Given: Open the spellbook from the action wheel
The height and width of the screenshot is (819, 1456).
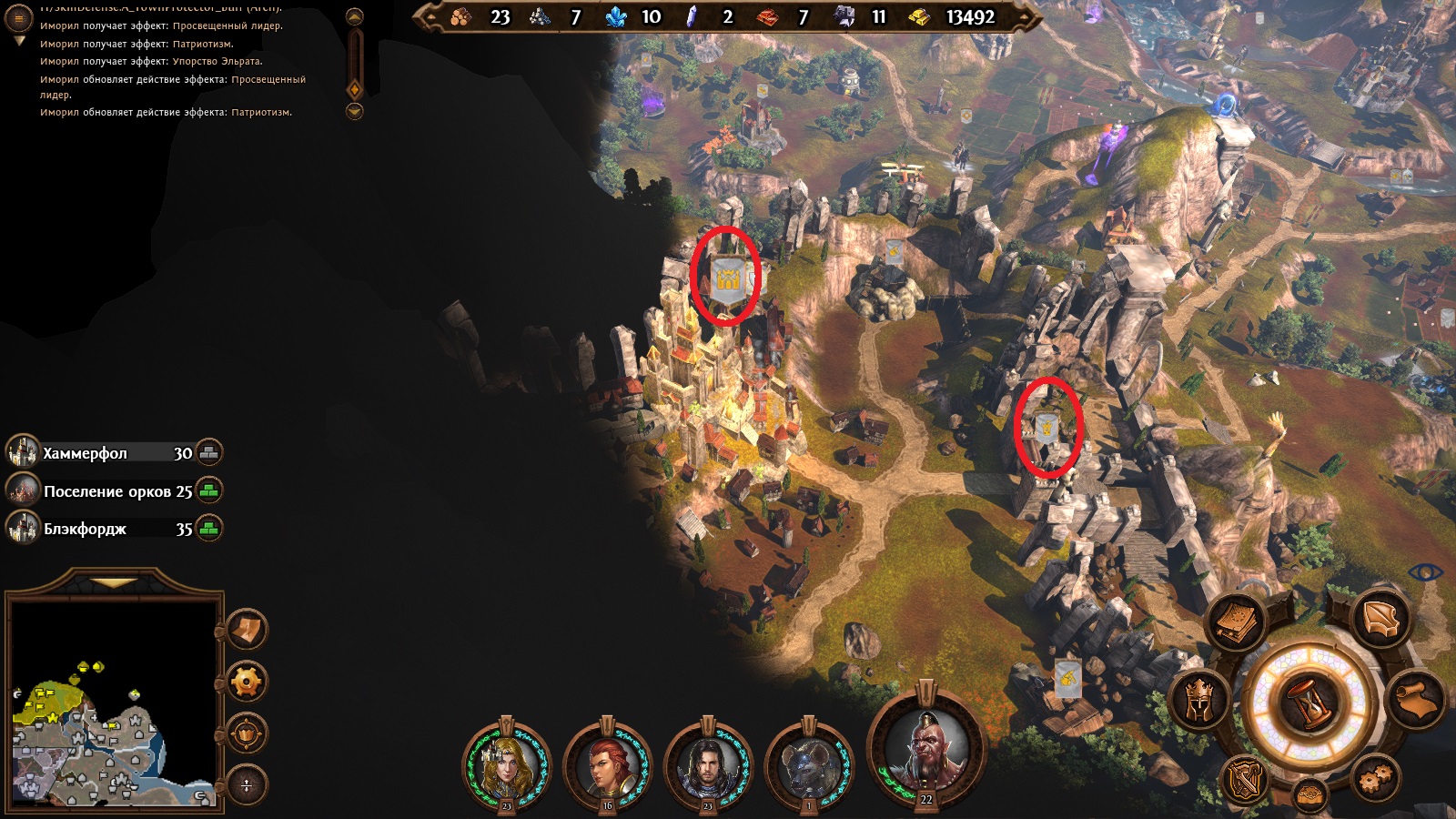Looking at the screenshot, I should [1238, 623].
